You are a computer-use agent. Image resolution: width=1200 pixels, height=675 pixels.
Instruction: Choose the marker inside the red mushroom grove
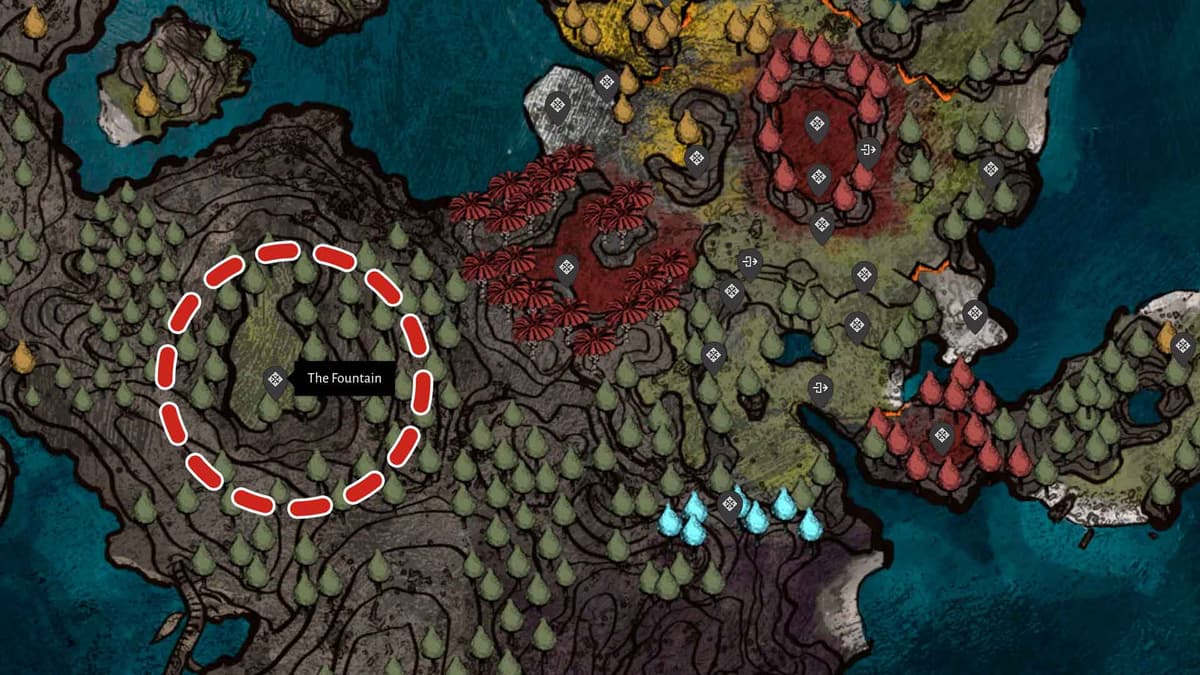coord(567,267)
